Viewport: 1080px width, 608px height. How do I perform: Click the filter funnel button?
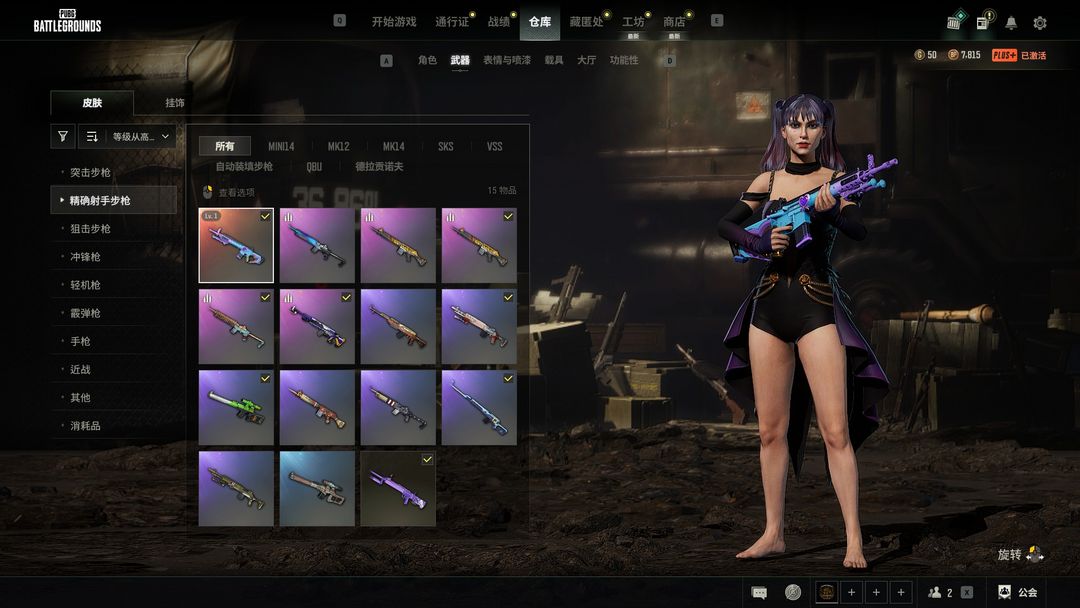(x=63, y=137)
